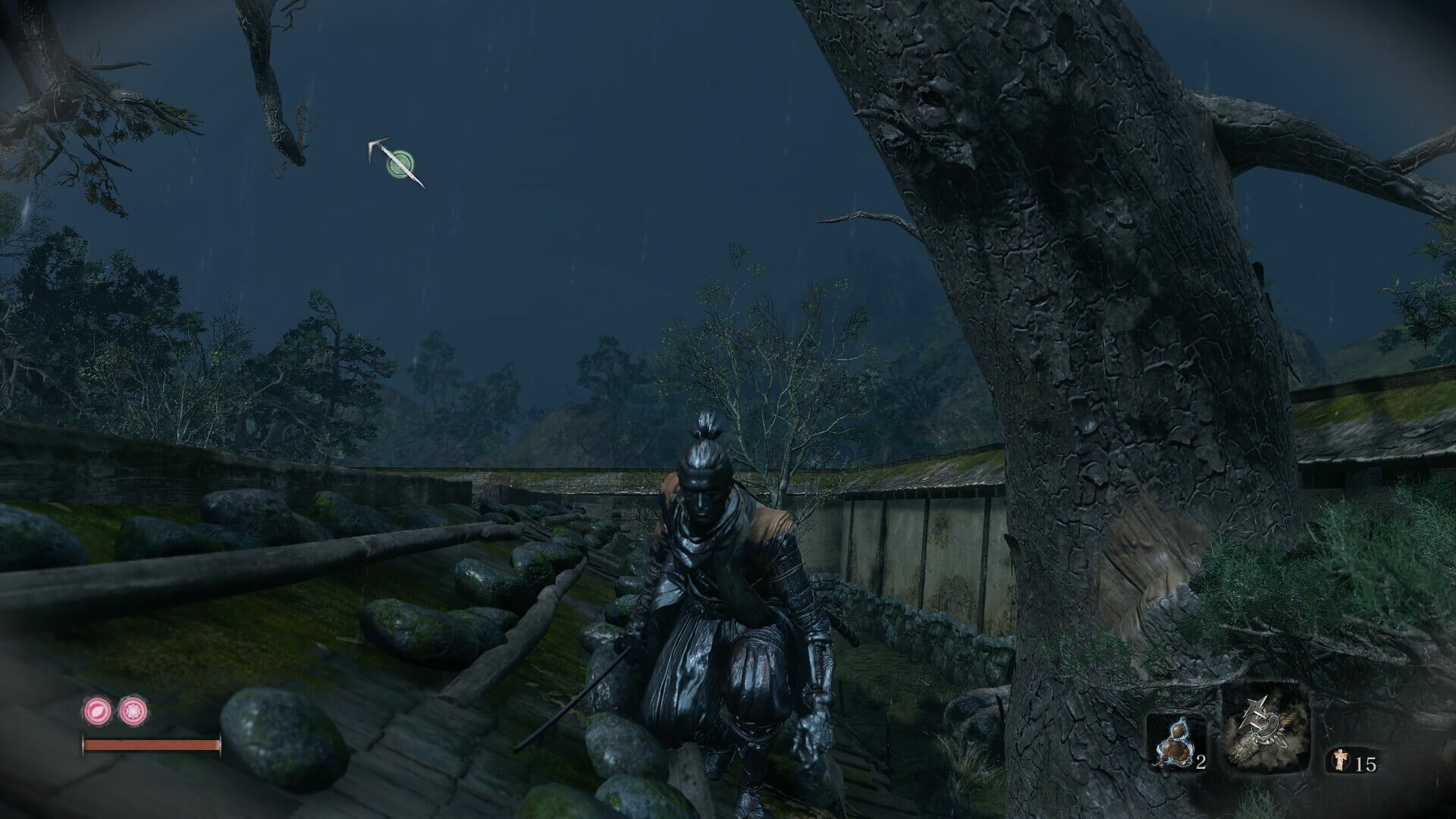Click the green grappling hook target marker
This screenshot has height=819, width=1456.
pos(399,162)
